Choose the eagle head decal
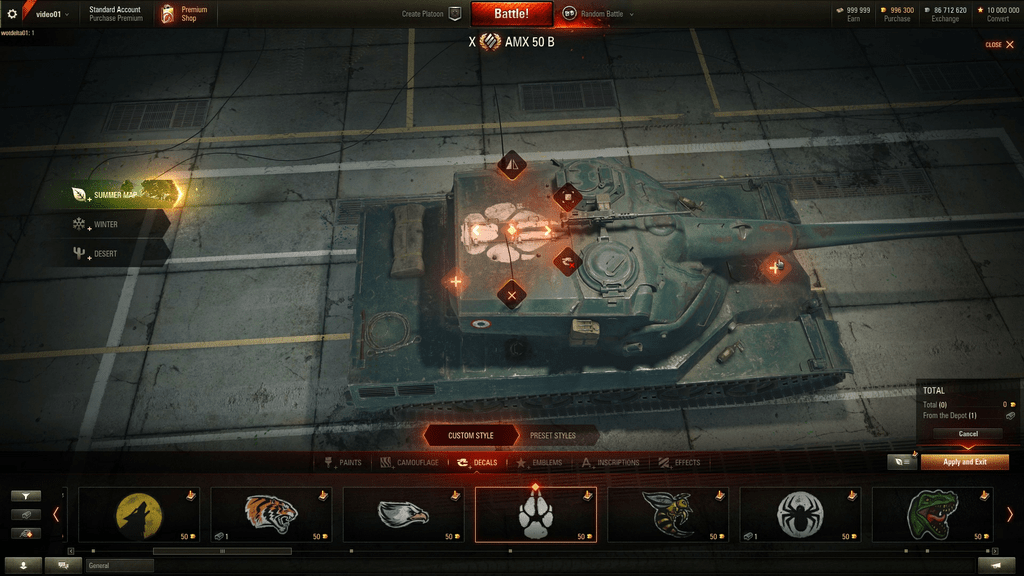1024x576 pixels. click(x=403, y=514)
